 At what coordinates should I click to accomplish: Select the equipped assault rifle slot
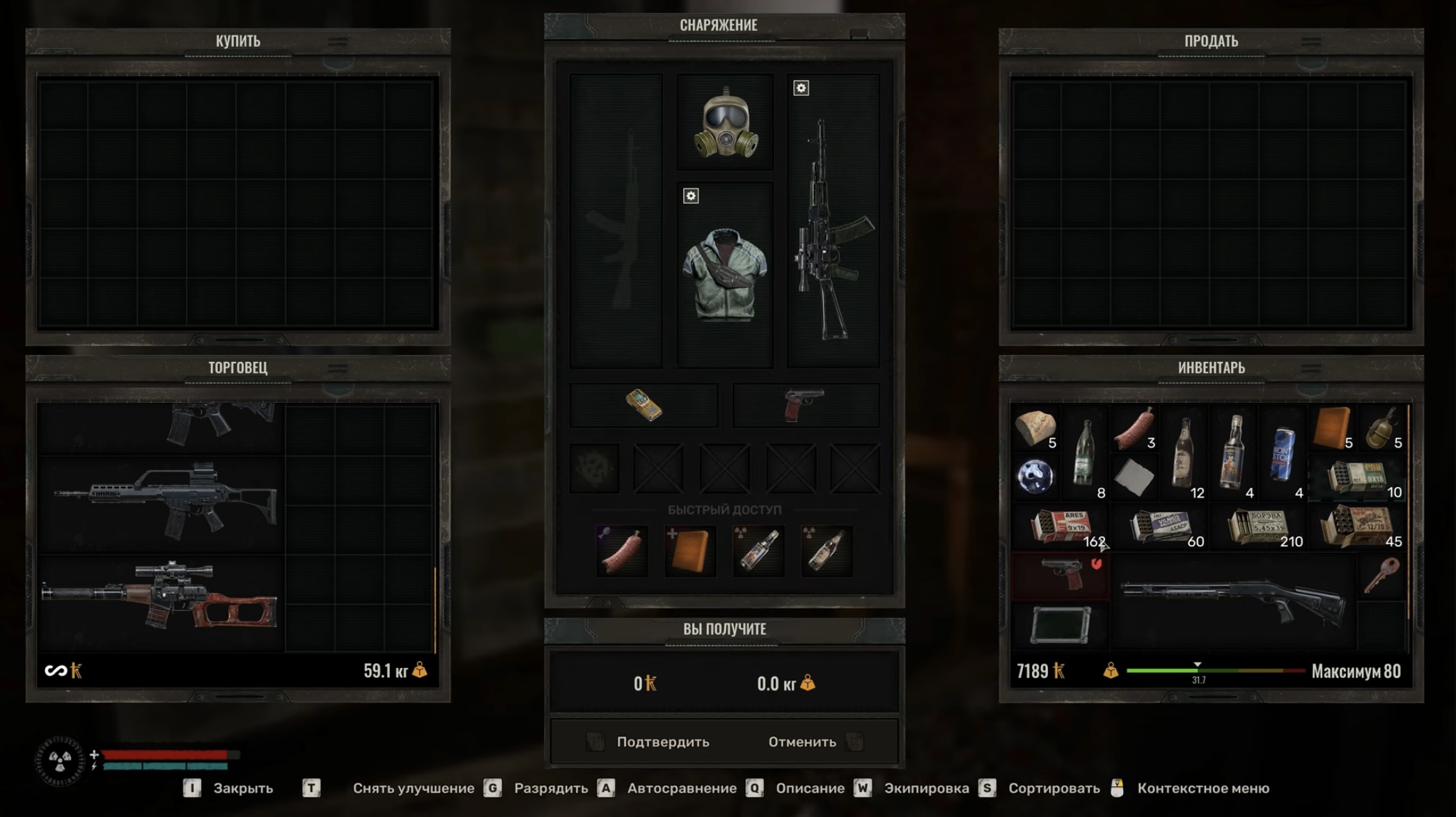point(833,230)
